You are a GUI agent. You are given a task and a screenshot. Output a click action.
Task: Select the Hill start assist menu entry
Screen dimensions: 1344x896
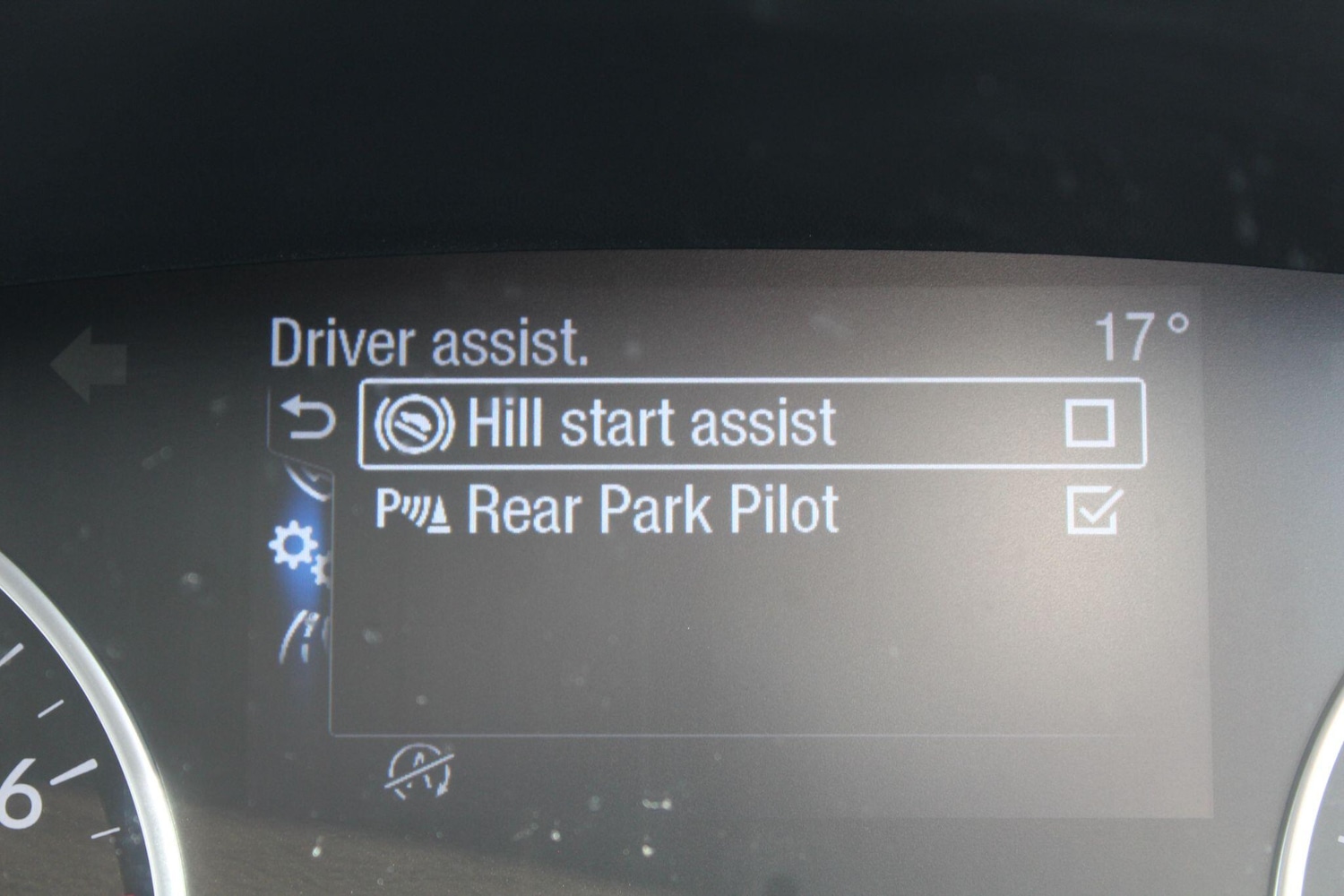(652, 424)
